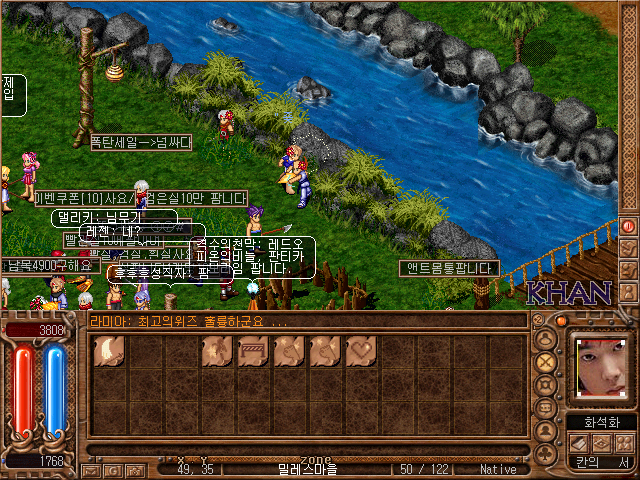Select the heart skill slot
This screenshot has width=640, height=480.
[361, 351]
